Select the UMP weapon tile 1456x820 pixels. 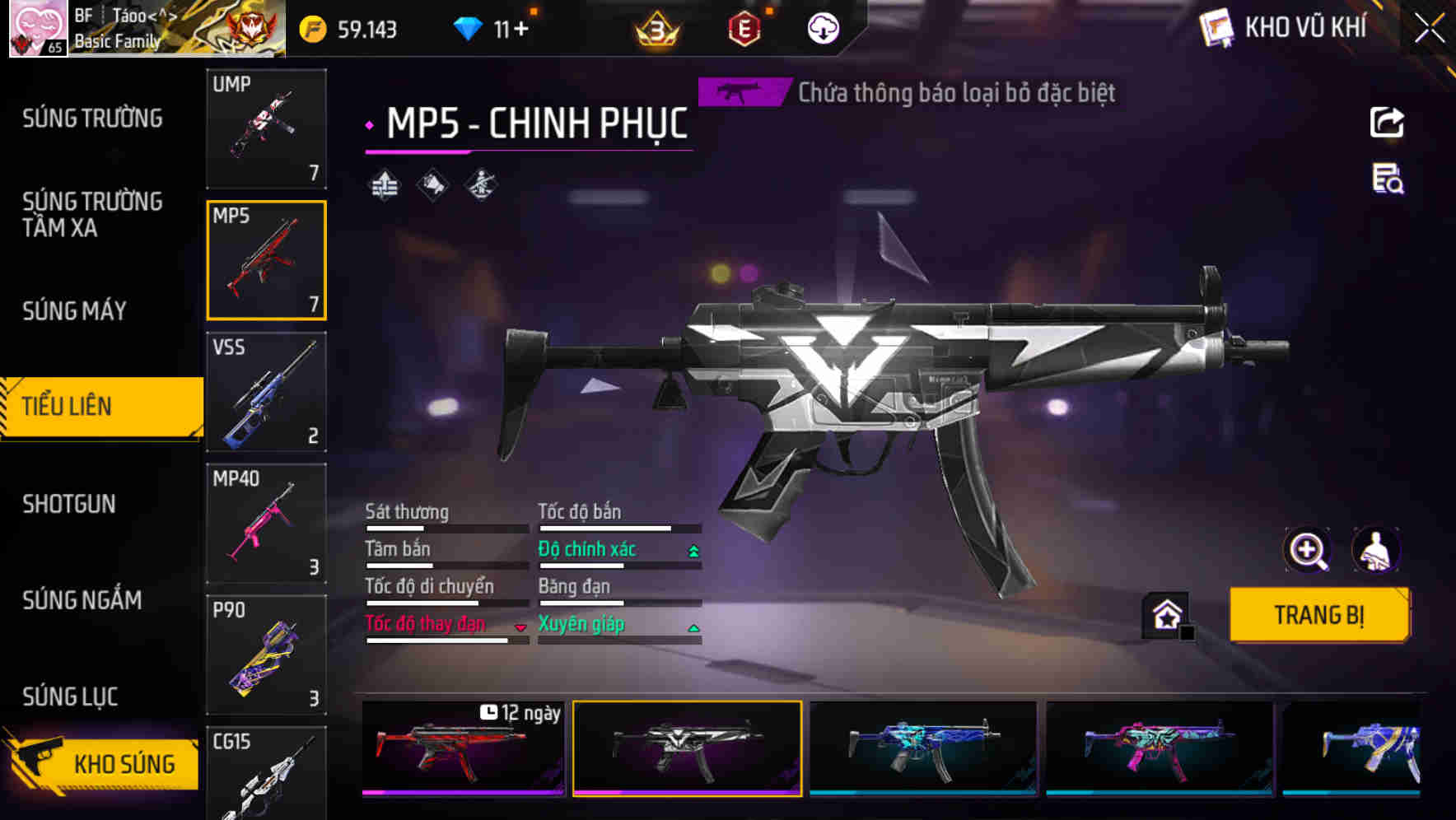(x=266, y=128)
